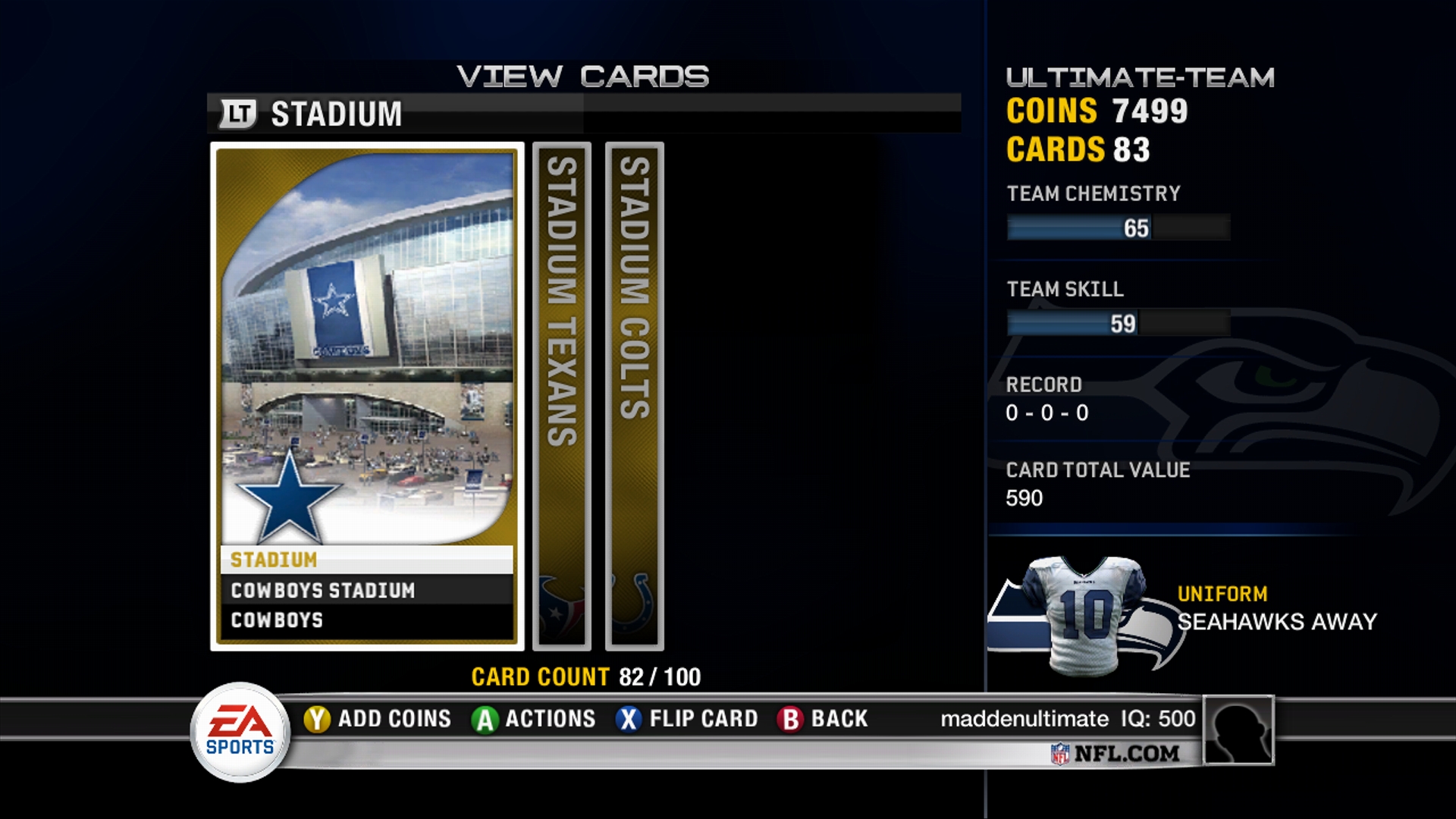Image resolution: width=1456 pixels, height=819 pixels.
Task: Go Back from View Cards
Action: [823, 718]
